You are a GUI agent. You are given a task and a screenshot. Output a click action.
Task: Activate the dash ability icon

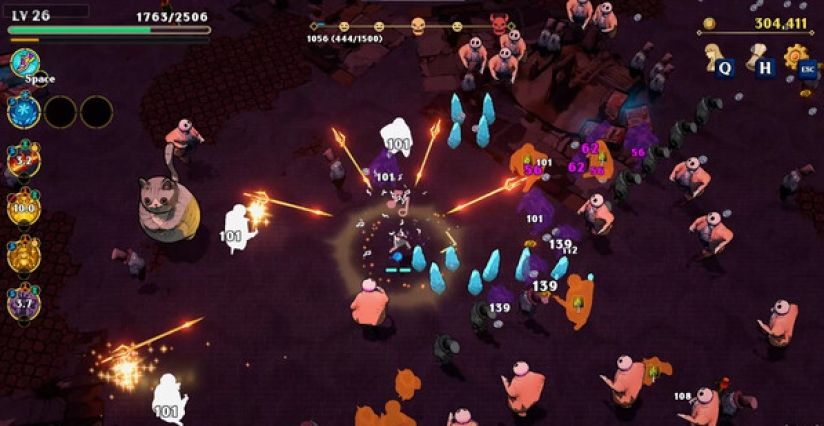click(23, 64)
